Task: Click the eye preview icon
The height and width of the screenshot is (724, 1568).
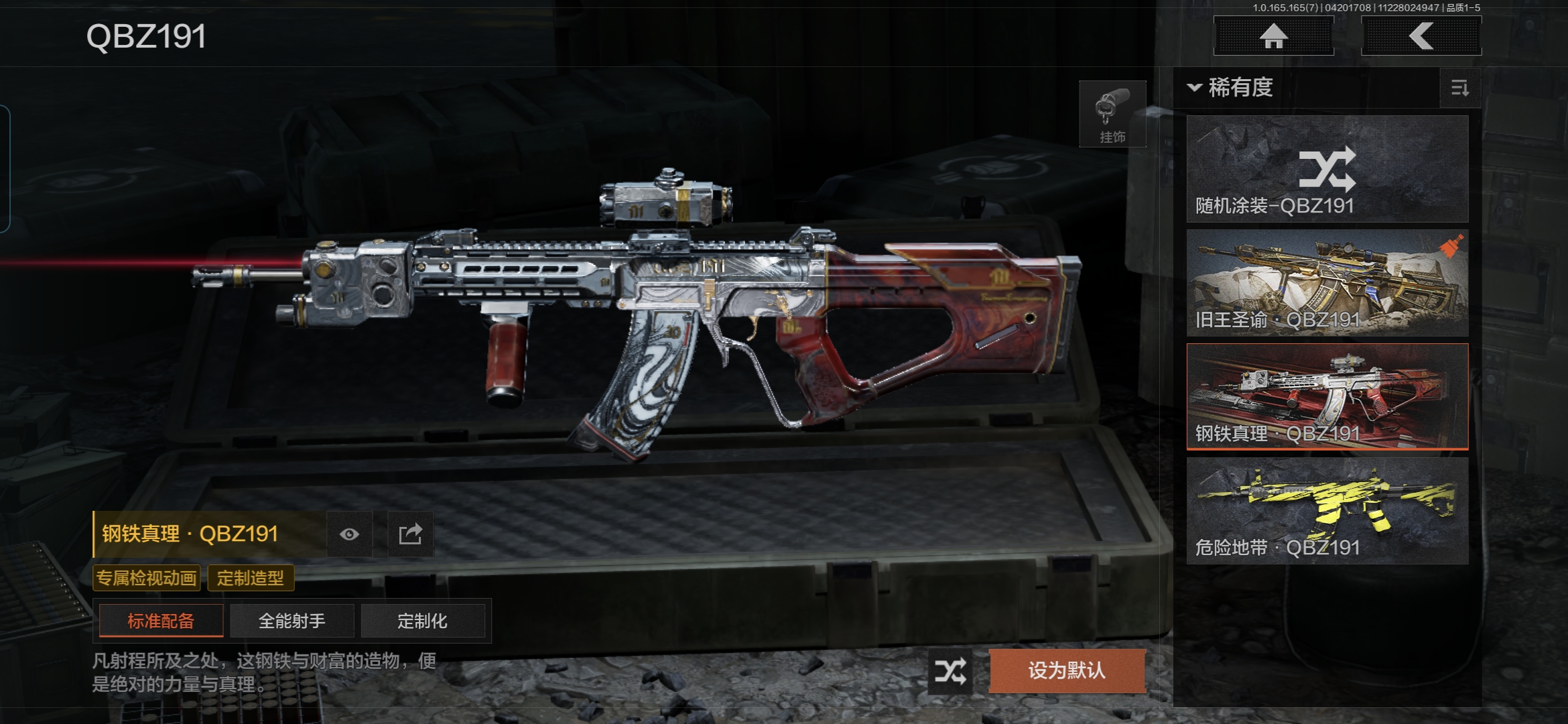Action: point(349,534)
